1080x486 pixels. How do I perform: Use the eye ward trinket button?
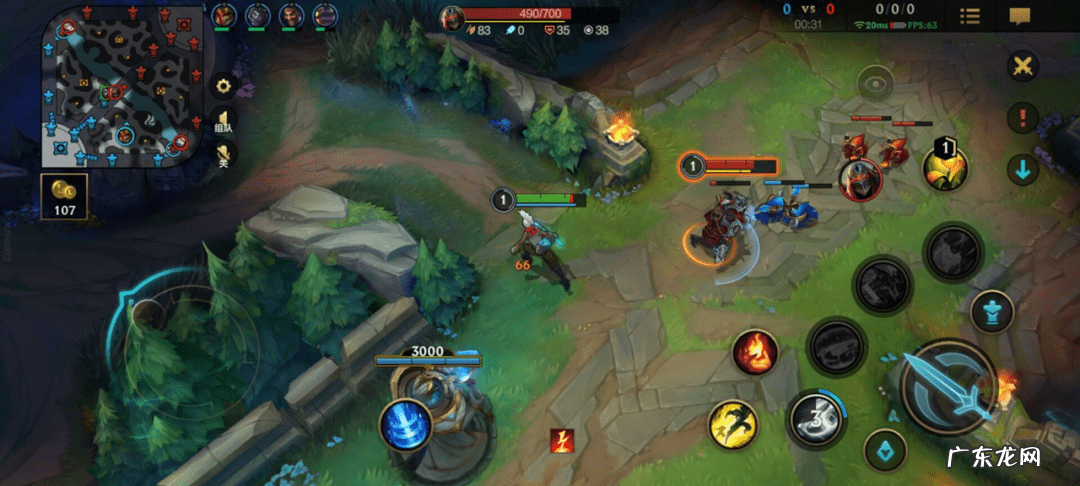[875, 84]
